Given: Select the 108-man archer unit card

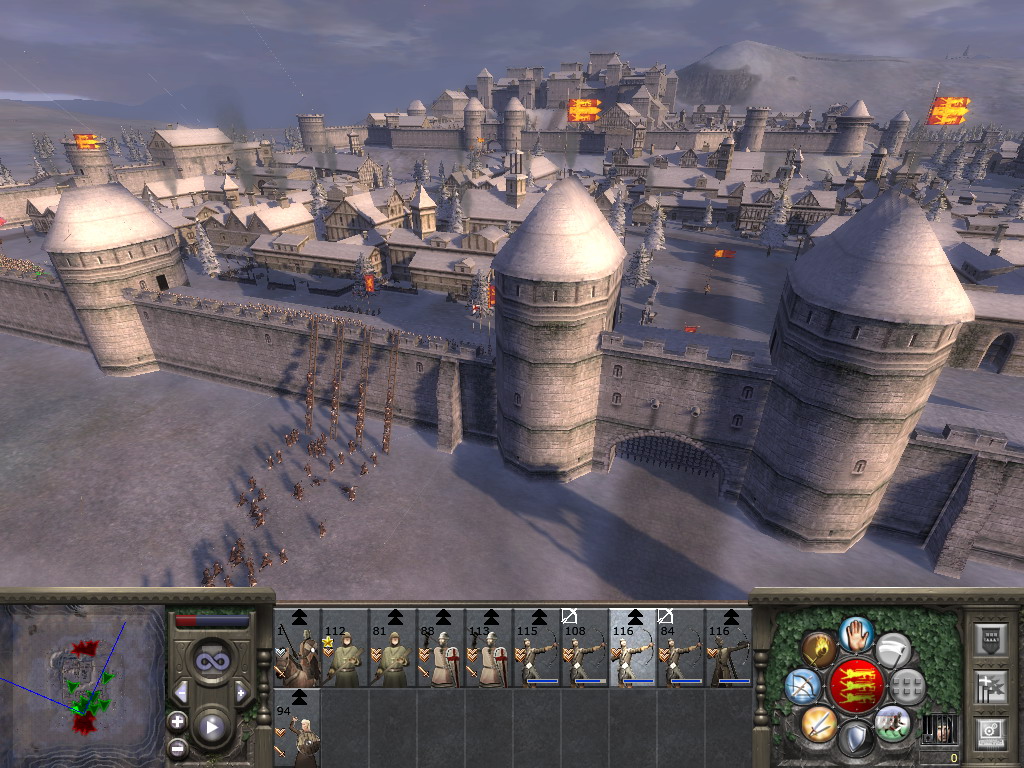Looking at the screenshot, I should click(585, 648).
